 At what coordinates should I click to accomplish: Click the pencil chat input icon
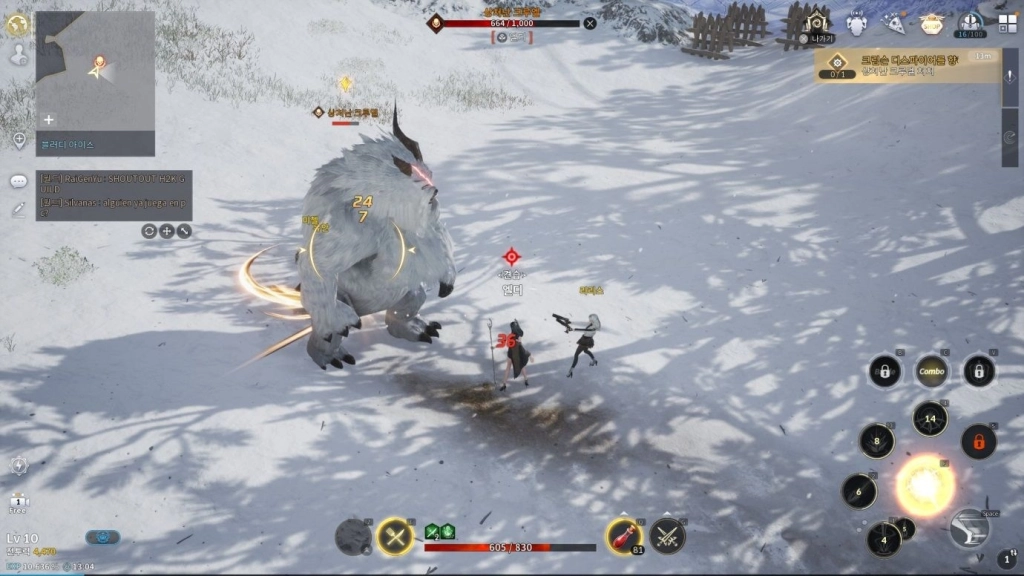tap(18, 209)
